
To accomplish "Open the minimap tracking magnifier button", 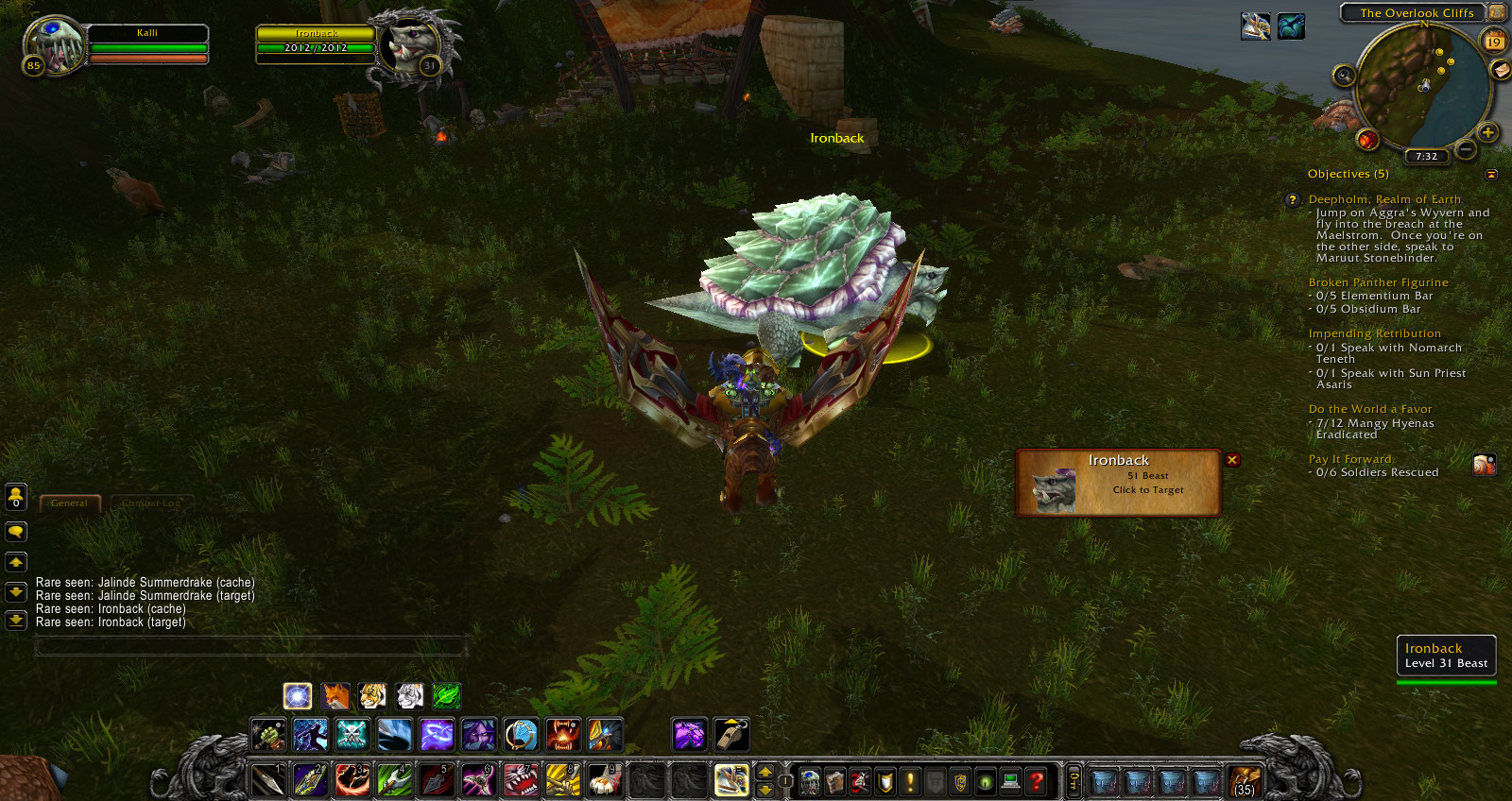I will click(x=1344, y=76).
